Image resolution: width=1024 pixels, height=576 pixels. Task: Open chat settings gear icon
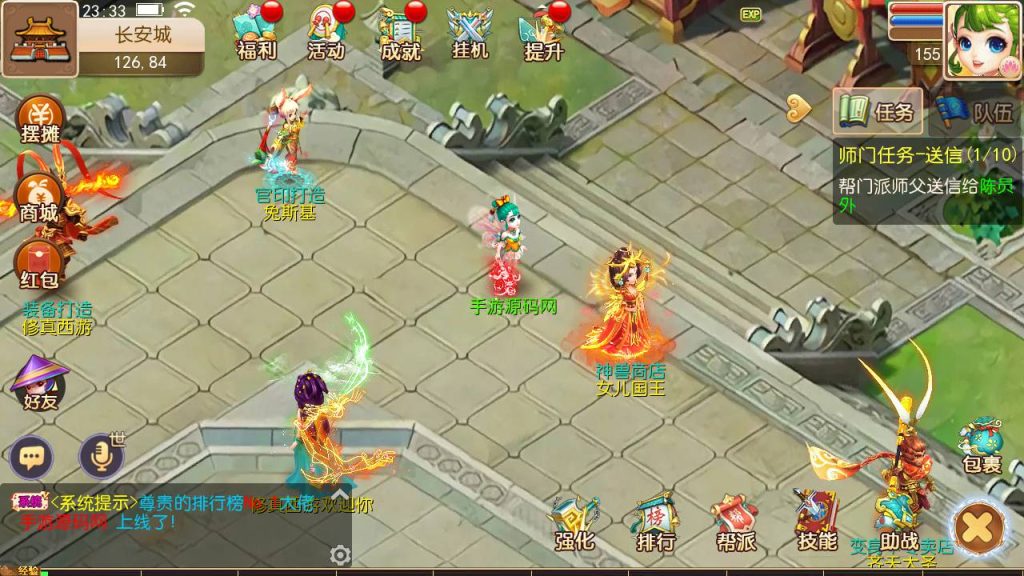[x=340, y=555]
